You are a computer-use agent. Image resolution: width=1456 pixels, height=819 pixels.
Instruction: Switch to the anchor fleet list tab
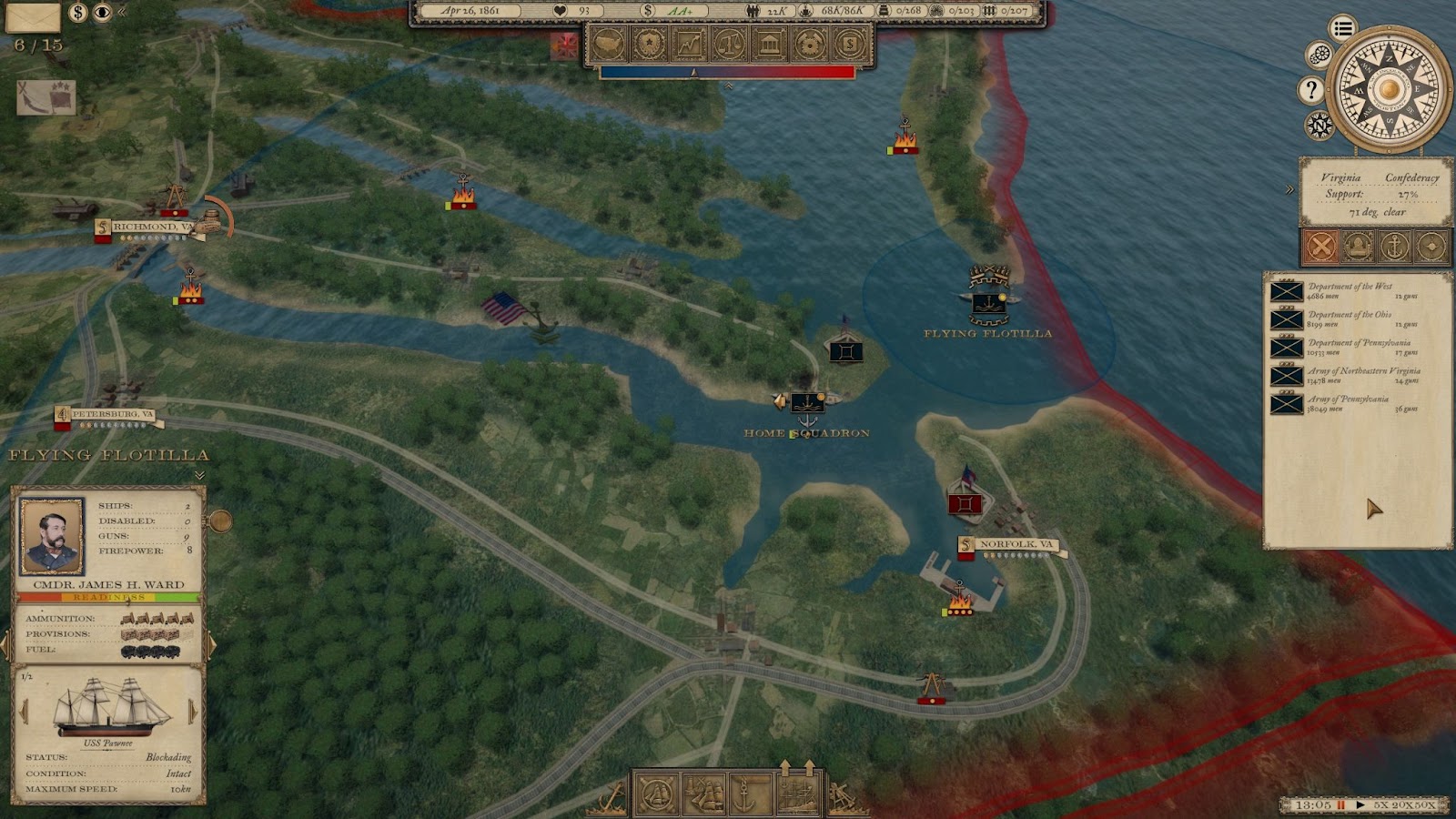point(1394,246)
